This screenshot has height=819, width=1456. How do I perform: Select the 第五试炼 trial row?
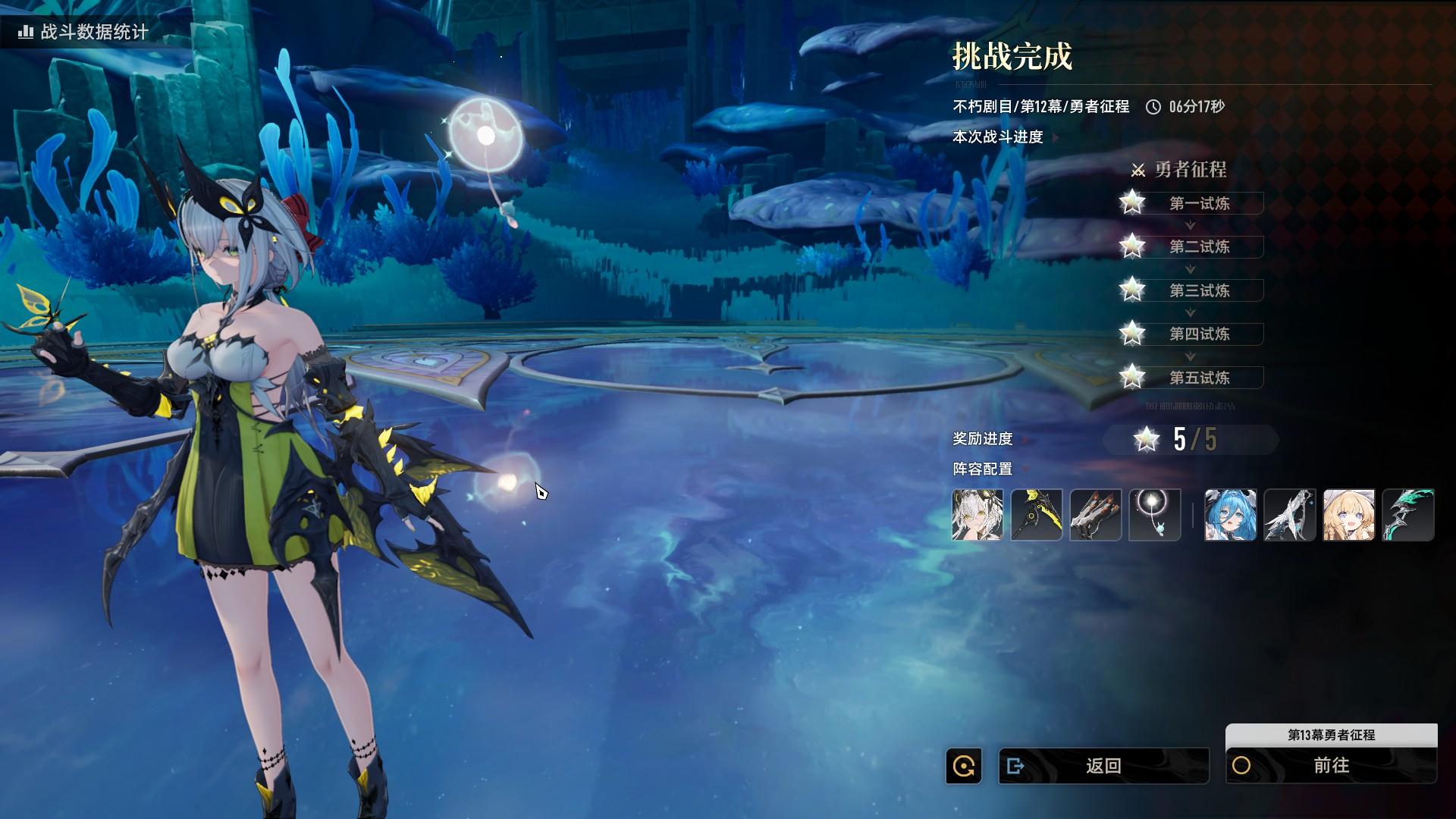1198,378
